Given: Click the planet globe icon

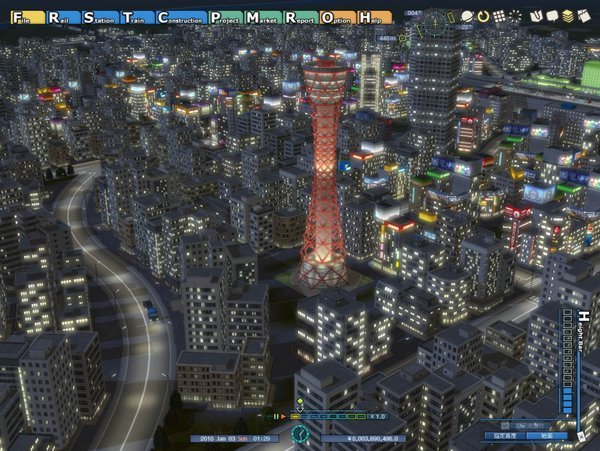Looking at the screenshot, I should click(468, 17).
